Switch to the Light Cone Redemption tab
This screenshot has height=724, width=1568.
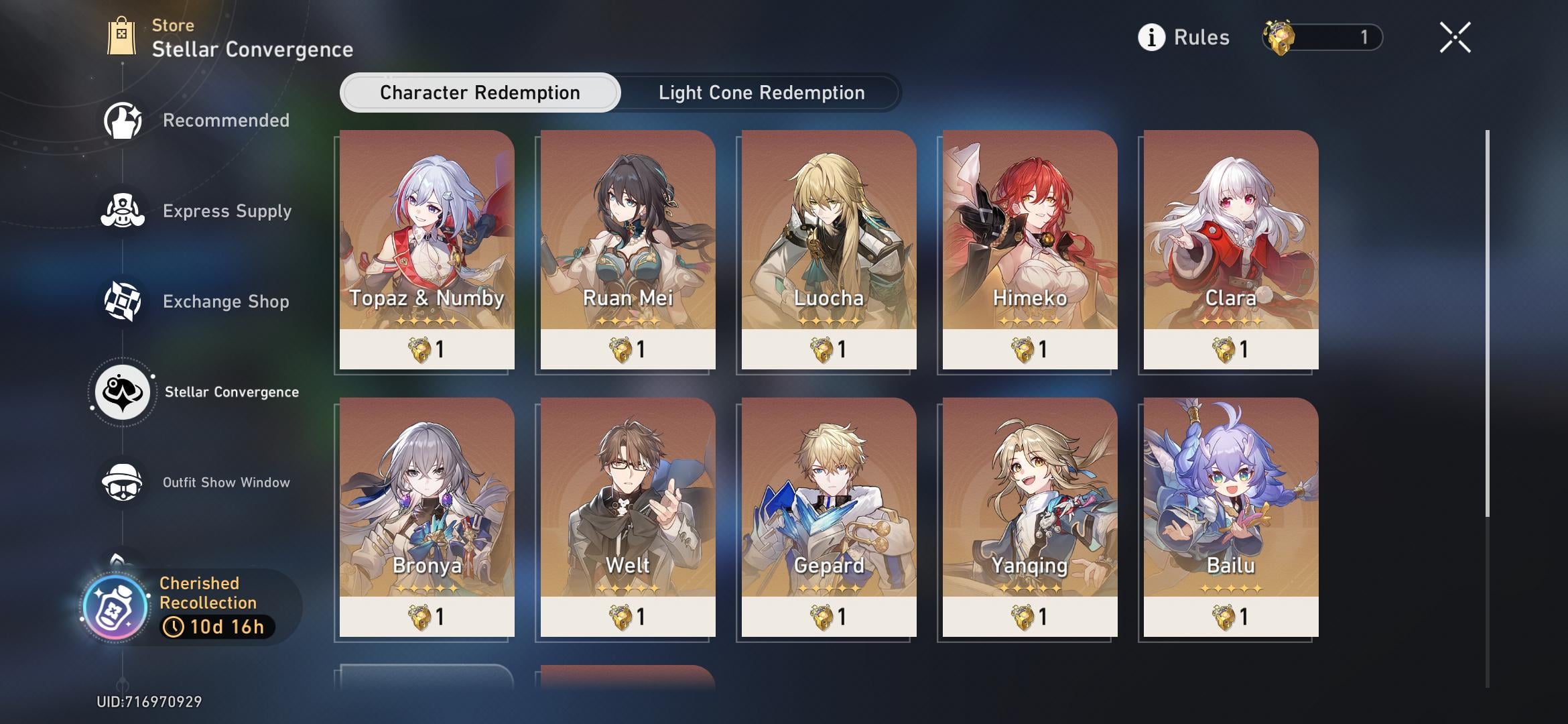click(761, 93)
